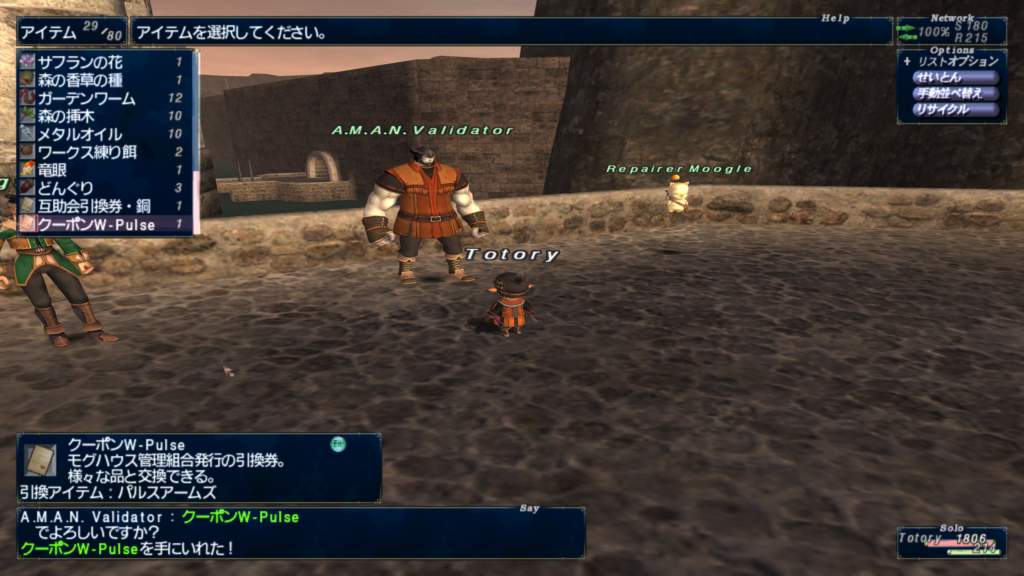Activate the 手動並べ替え option
The width and height of the screenshot is (1024, 576).
pos(955,93)
